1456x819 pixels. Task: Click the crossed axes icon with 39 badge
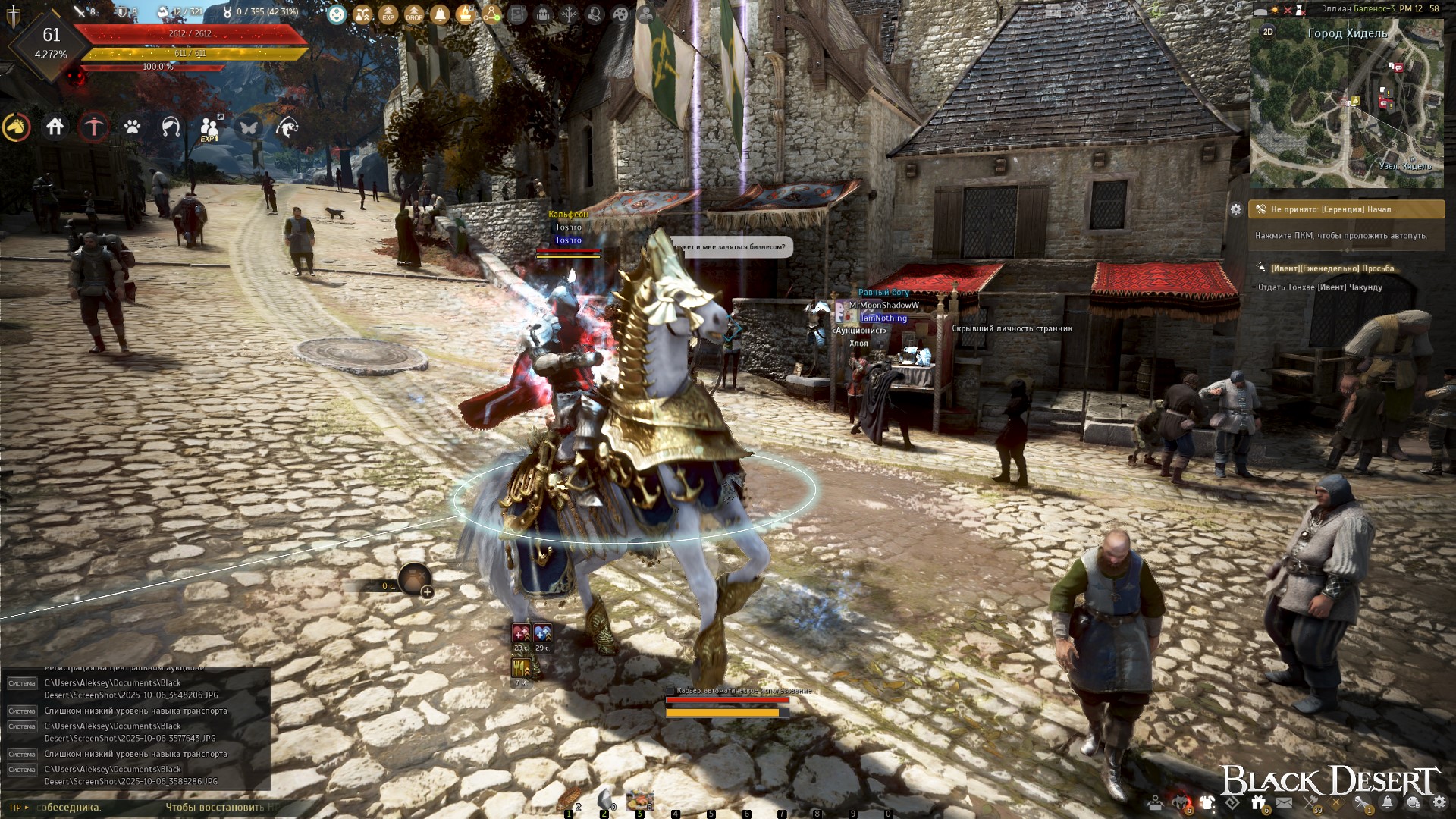(1311, 802)
